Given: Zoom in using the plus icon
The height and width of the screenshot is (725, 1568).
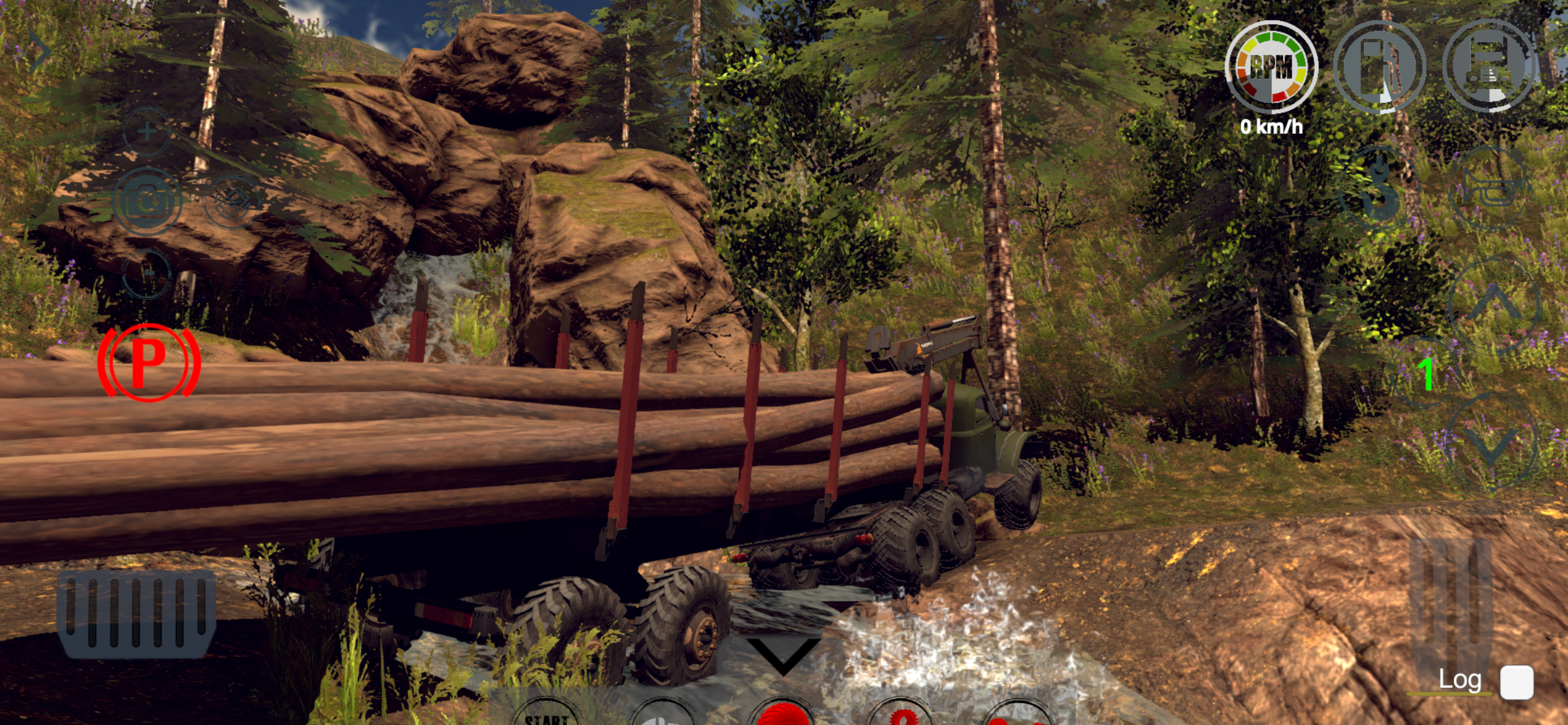Looking at the screenshot, I should pos(146,130).
